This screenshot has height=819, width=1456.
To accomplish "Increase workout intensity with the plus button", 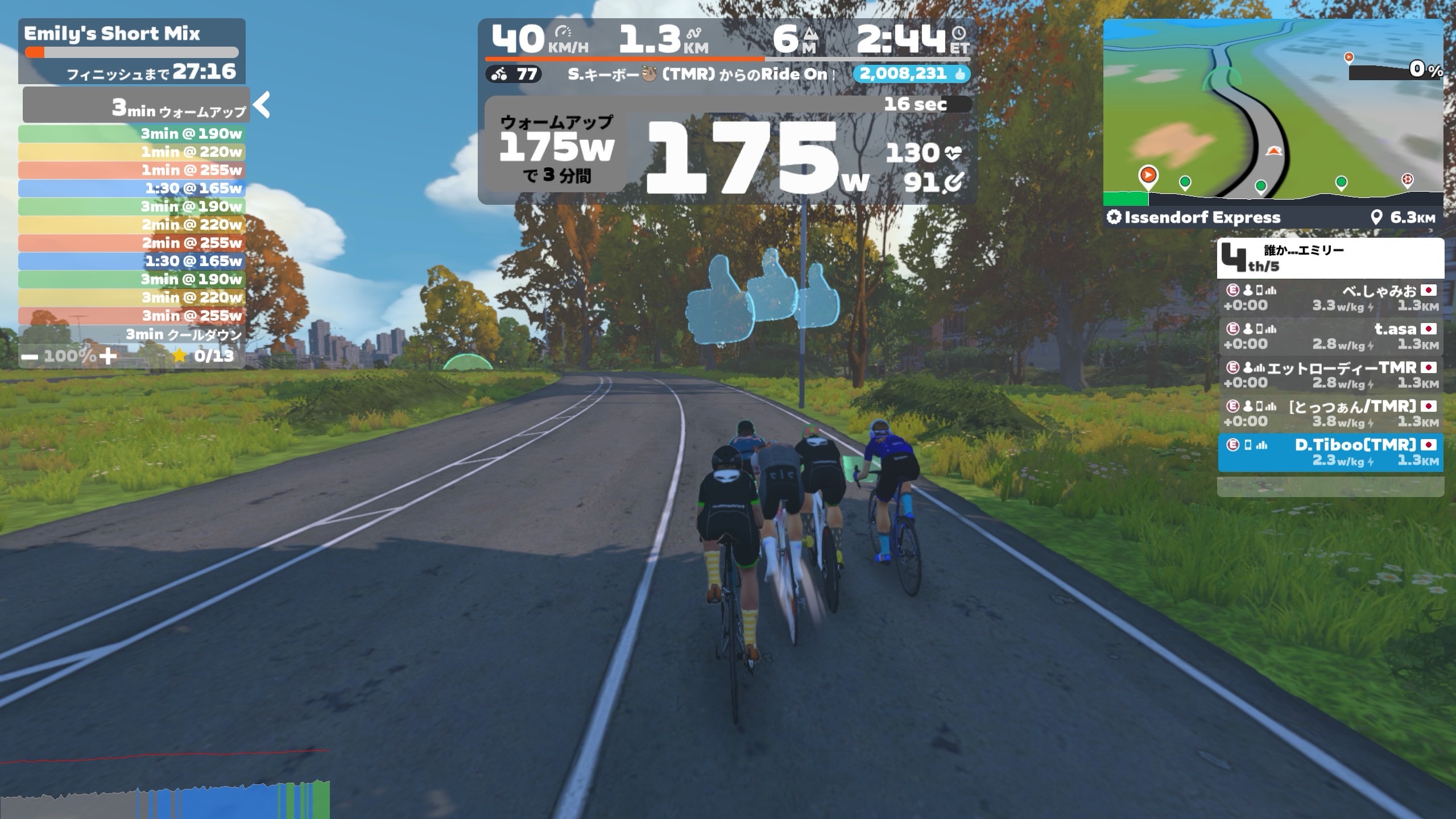I will click(107, 357).
